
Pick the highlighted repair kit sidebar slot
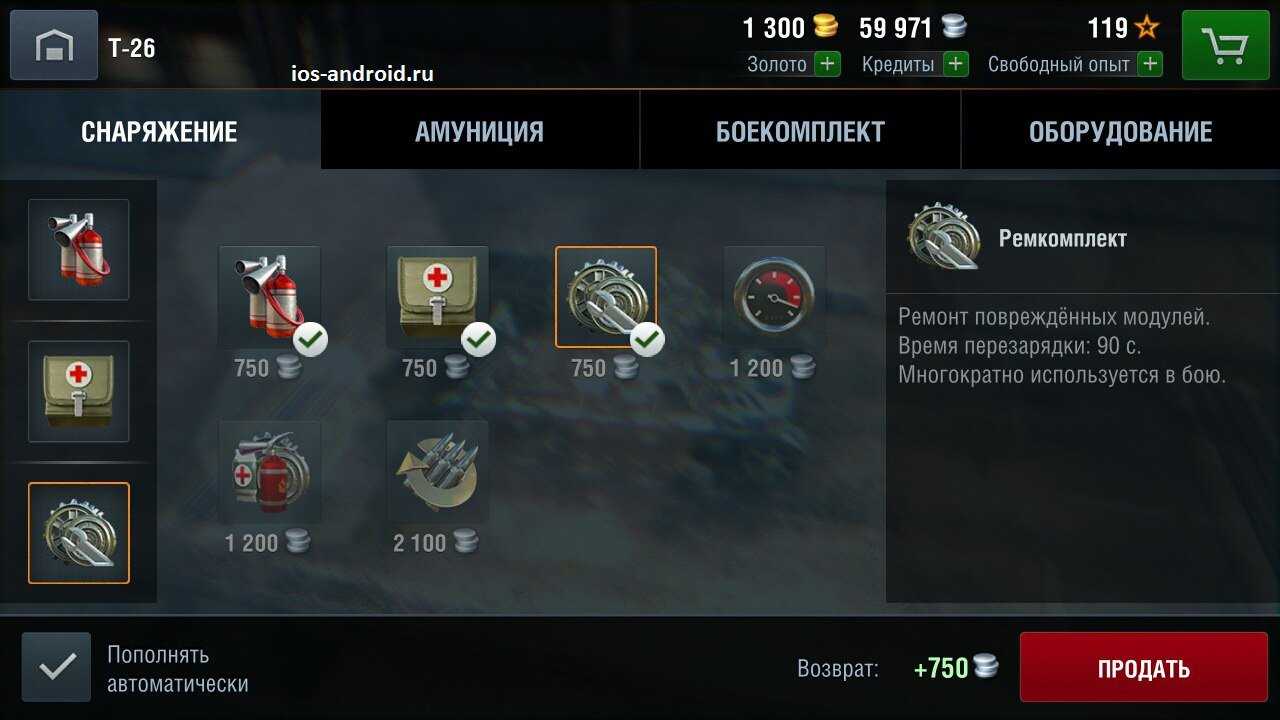(79, 533)
